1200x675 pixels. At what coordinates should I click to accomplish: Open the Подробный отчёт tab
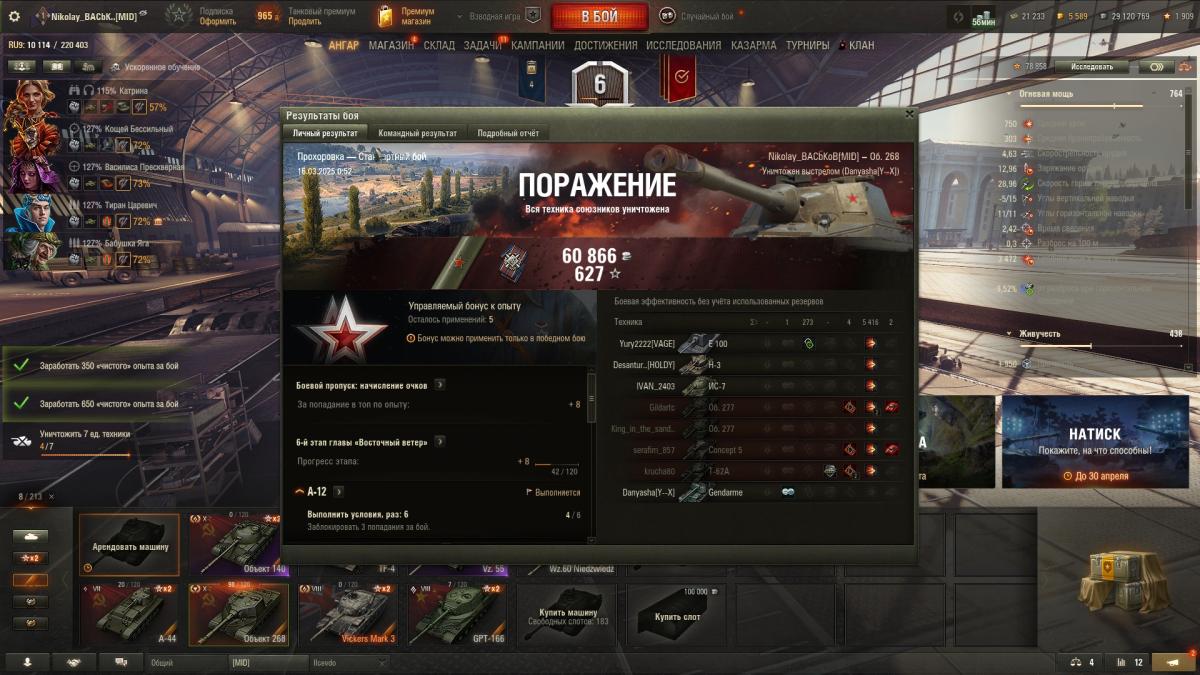point(508,133)
